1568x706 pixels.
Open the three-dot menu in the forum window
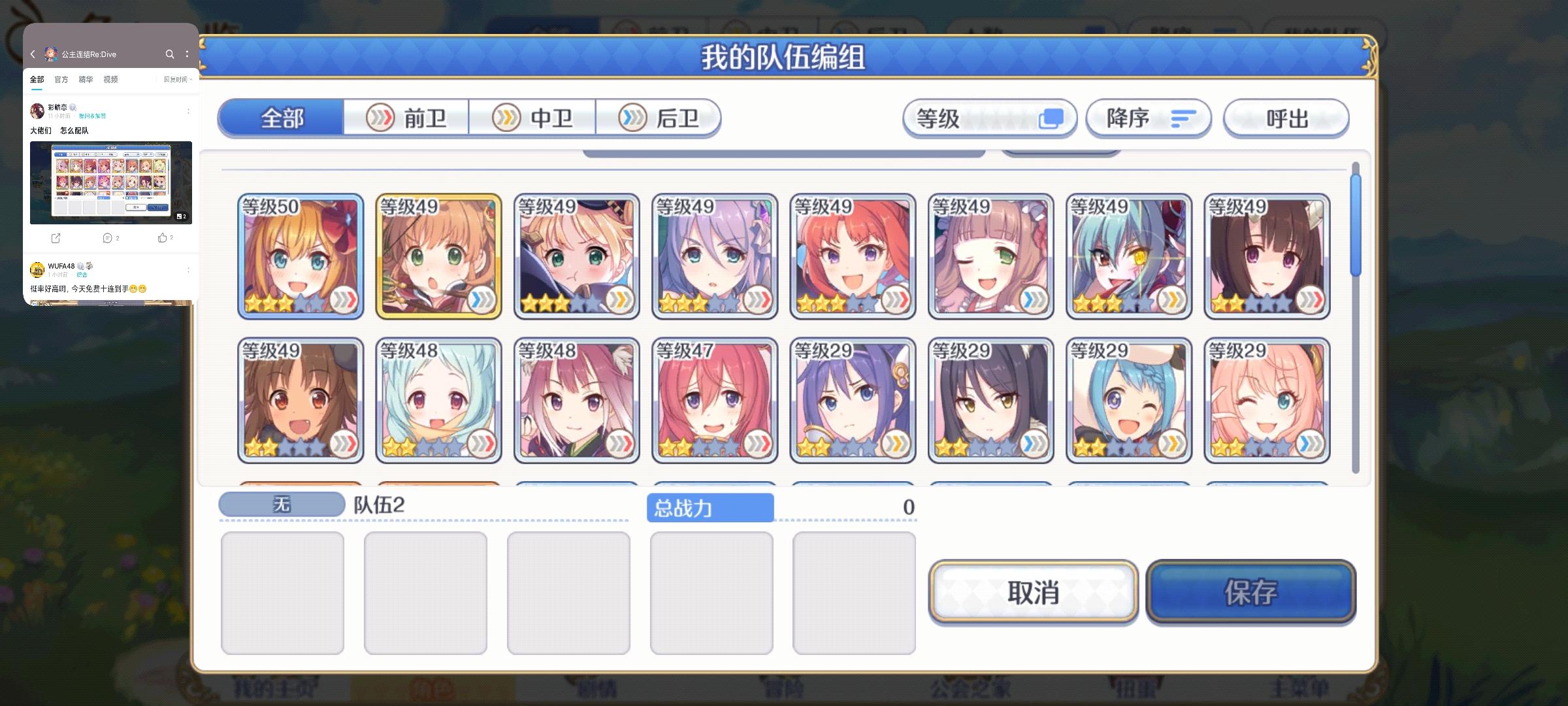pyautogui.click(x=188, y=54)
